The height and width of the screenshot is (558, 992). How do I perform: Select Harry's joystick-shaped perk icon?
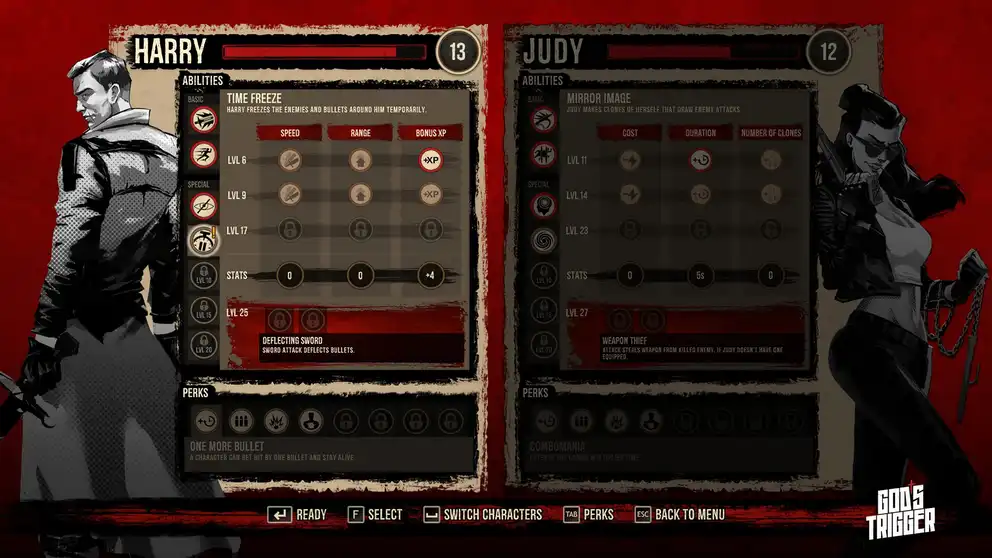[310, 420]
